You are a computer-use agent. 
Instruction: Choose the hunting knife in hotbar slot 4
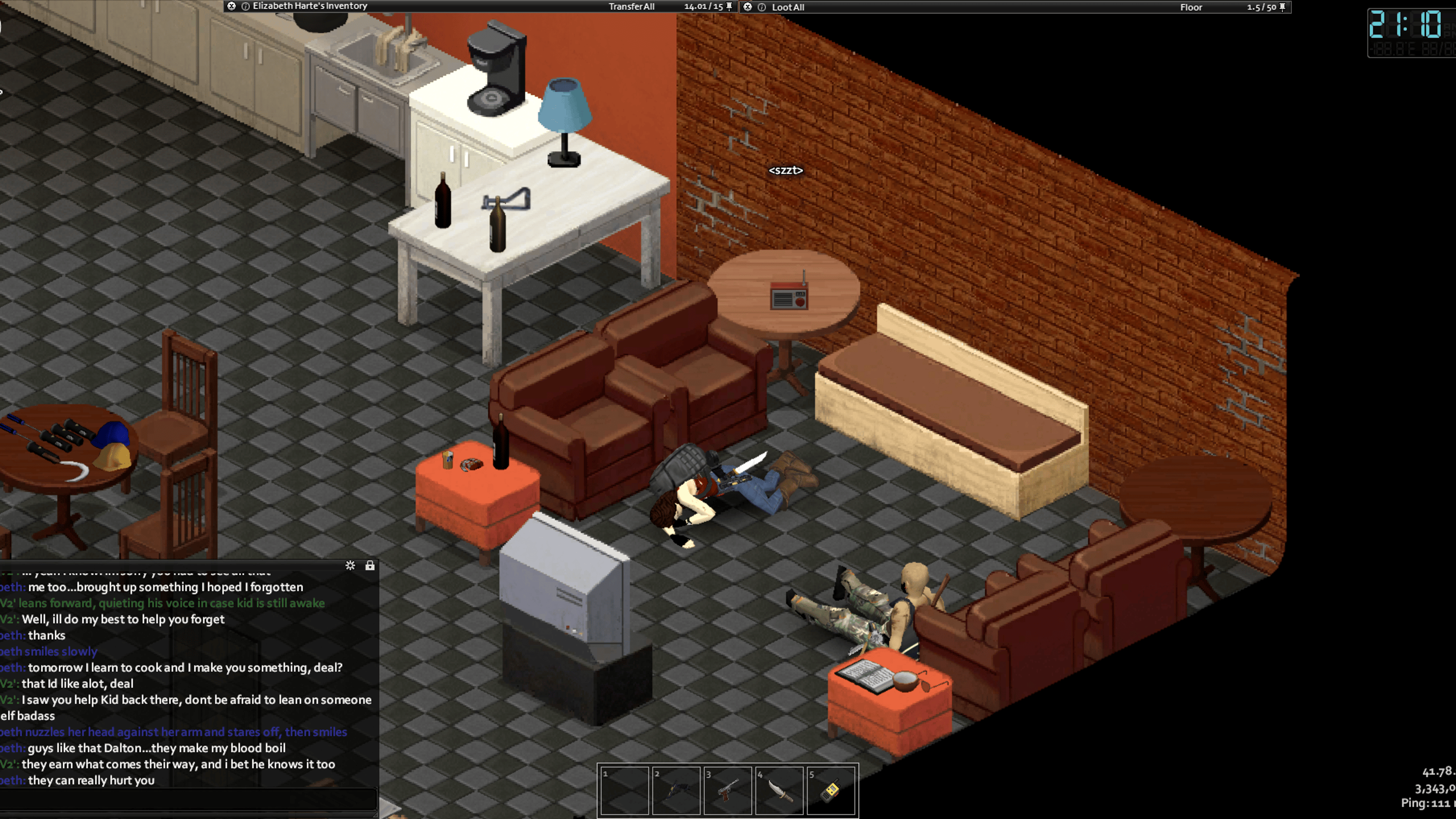780,790
